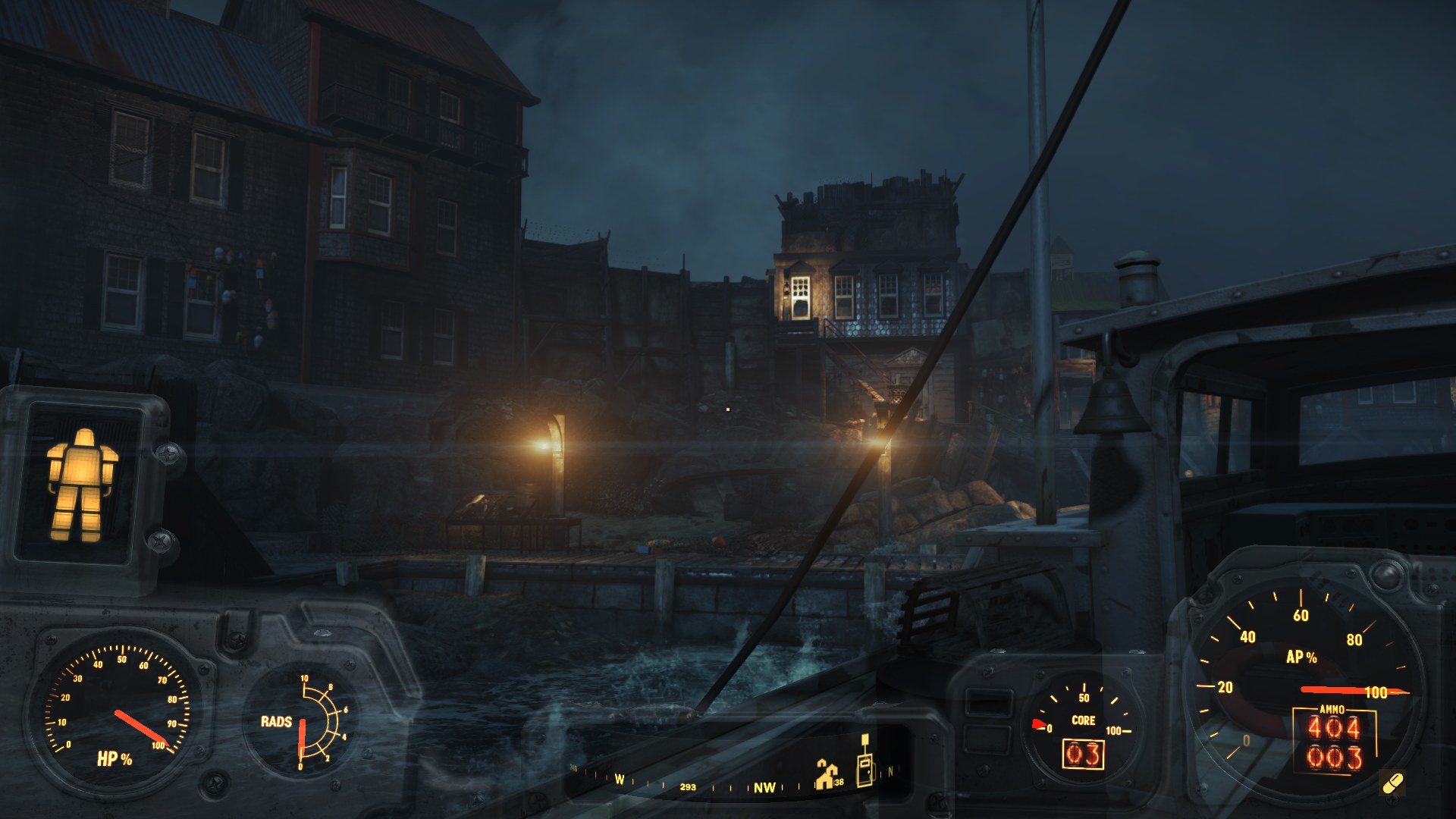Viewport: 1456px width, 819px height.
Task: Click the yellow pill icon
Action: [x=1392, y=783]
